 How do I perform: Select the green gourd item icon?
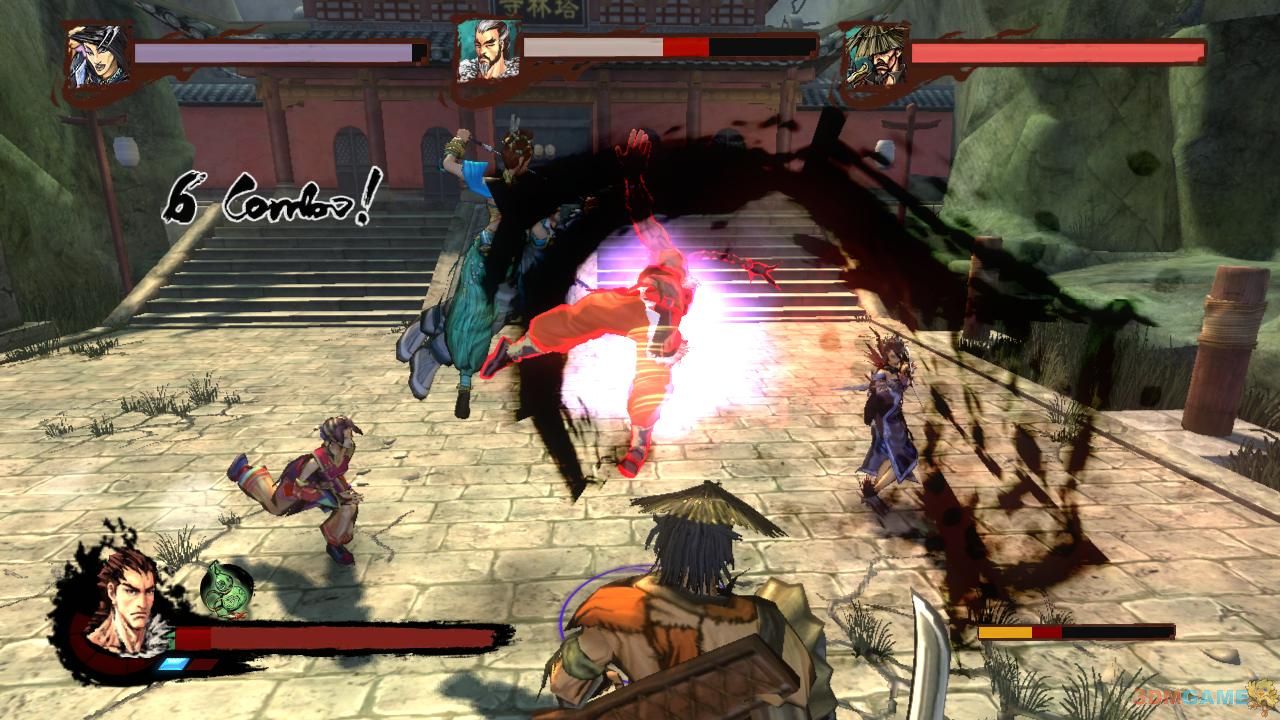click(x=227, y=588)
